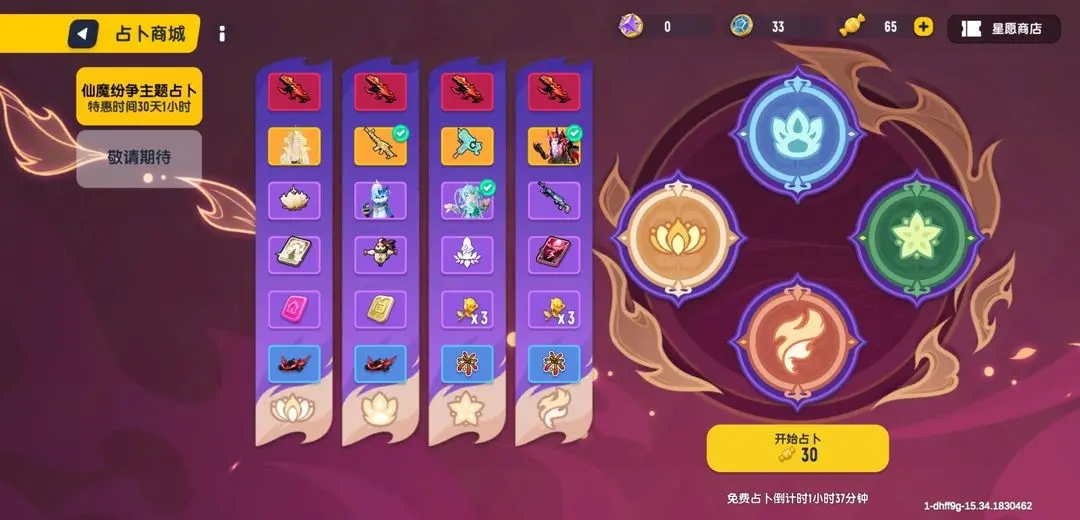
Task: Add more candy currency with the plus button
Action: coord(923,27)
